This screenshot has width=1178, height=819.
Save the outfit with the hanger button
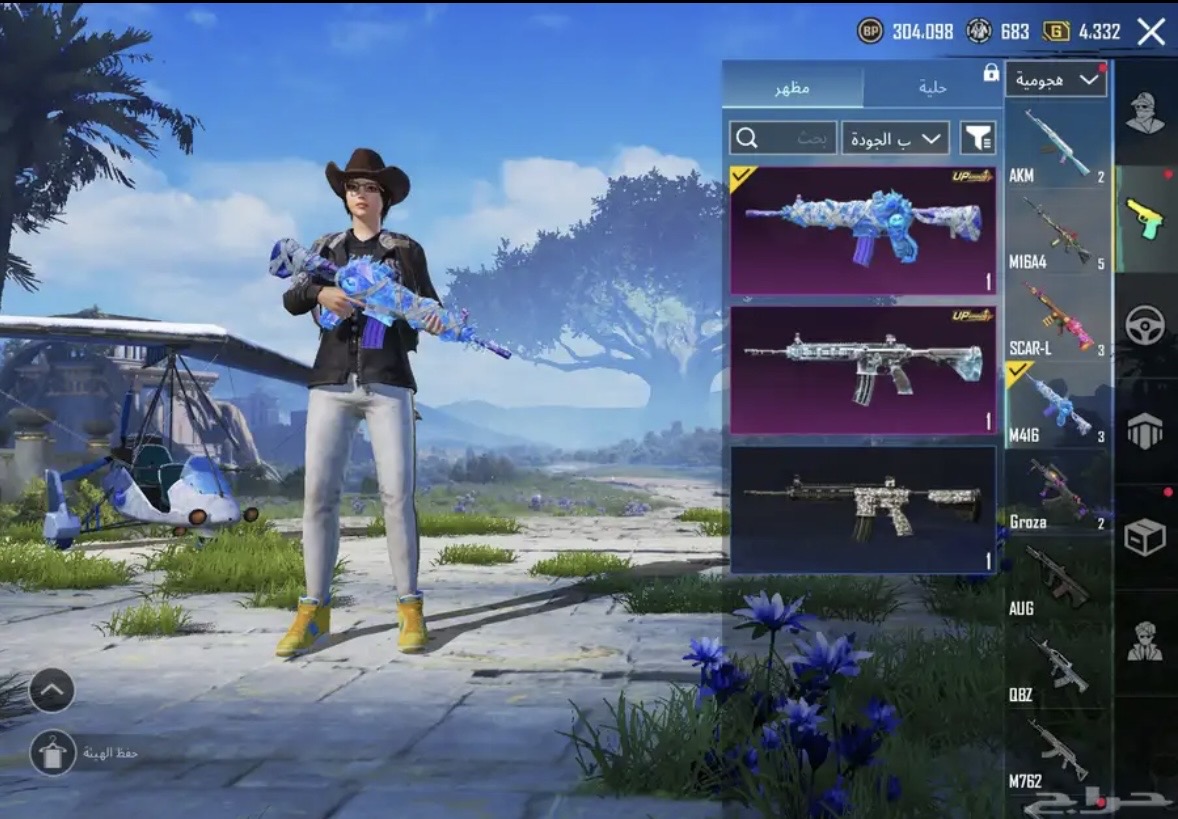pos(53,752)
